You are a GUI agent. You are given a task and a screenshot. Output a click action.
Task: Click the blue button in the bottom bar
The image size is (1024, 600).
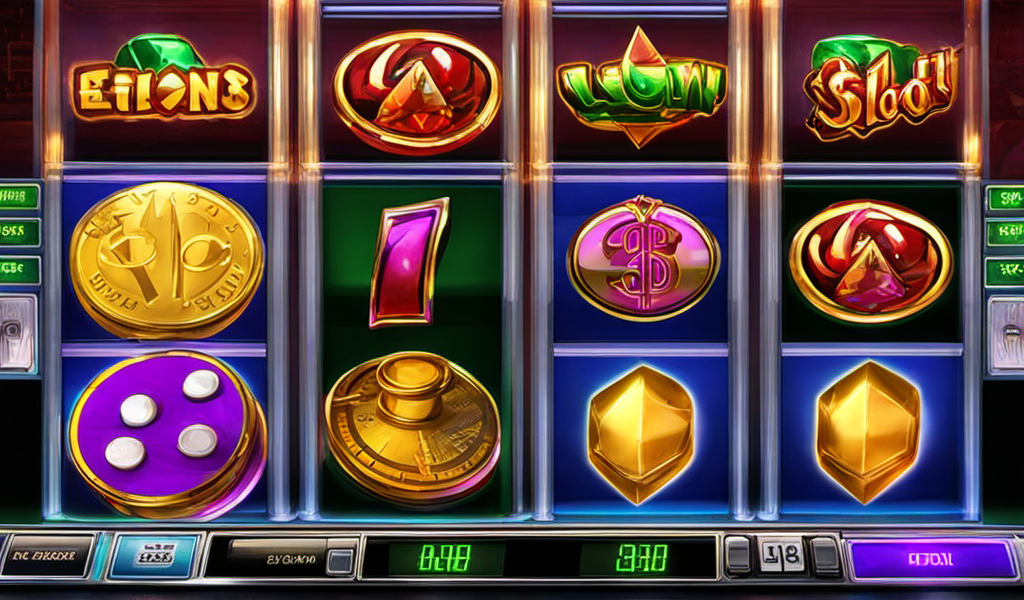[x=153, y=557]
